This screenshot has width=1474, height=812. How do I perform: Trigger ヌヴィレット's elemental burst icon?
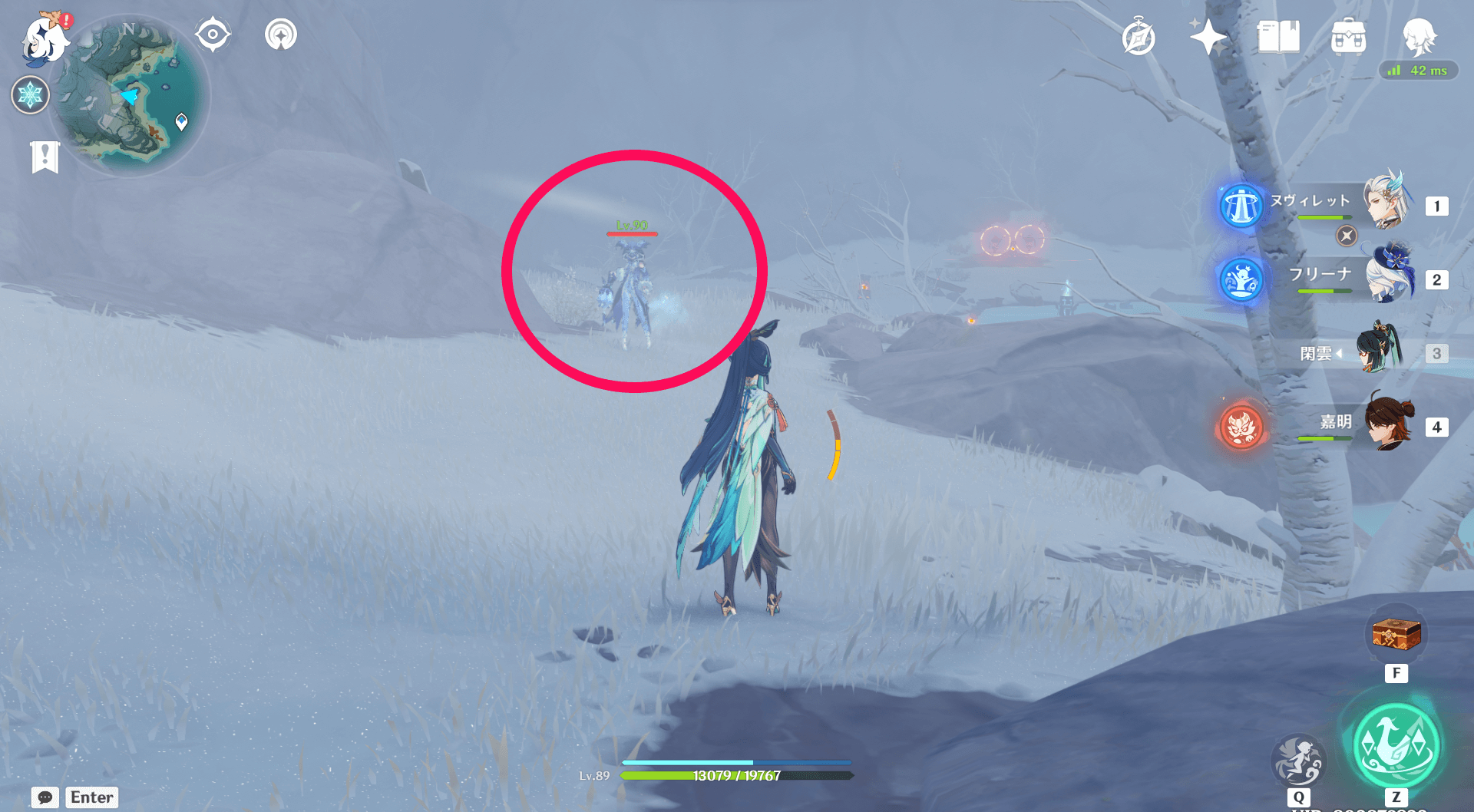[x=1241, y=205]
